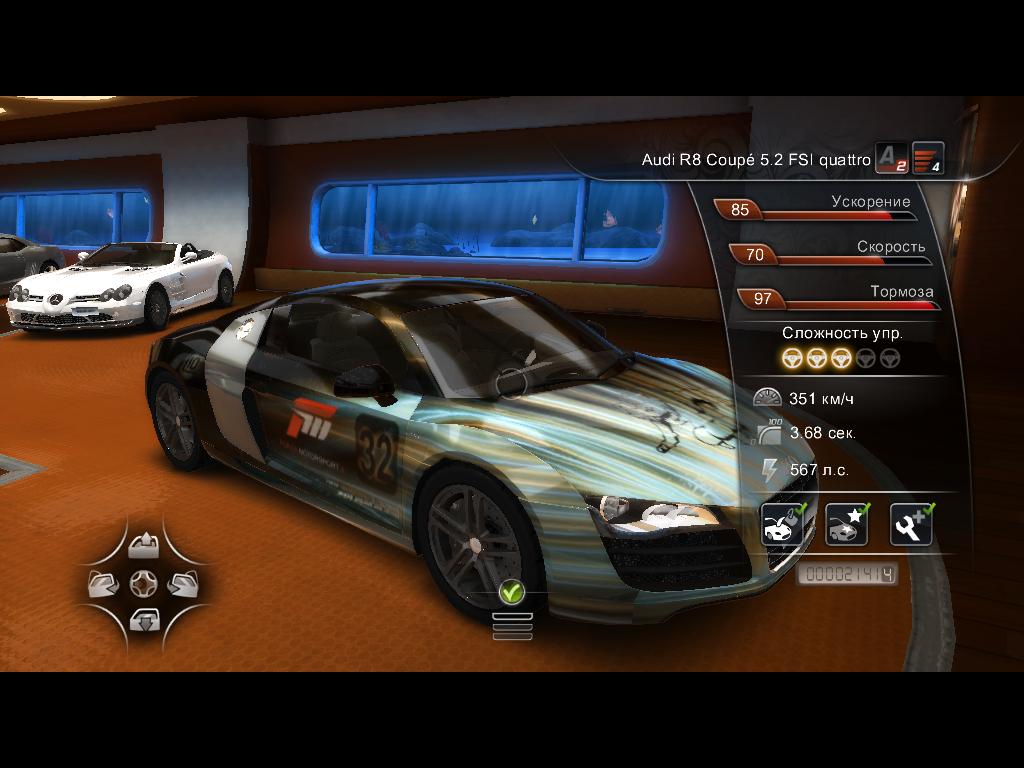The width and height of the screenshot is (1024, 768).
Task: Click the round center button of the direction pad
Action: tap(144, 583)
